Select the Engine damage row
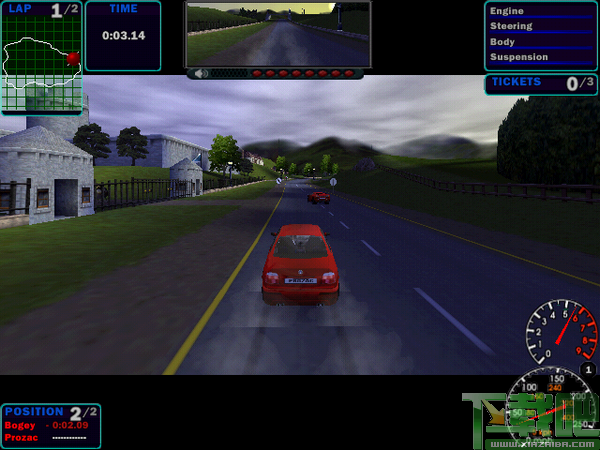600x450 pixels. (x=540, y=11)
